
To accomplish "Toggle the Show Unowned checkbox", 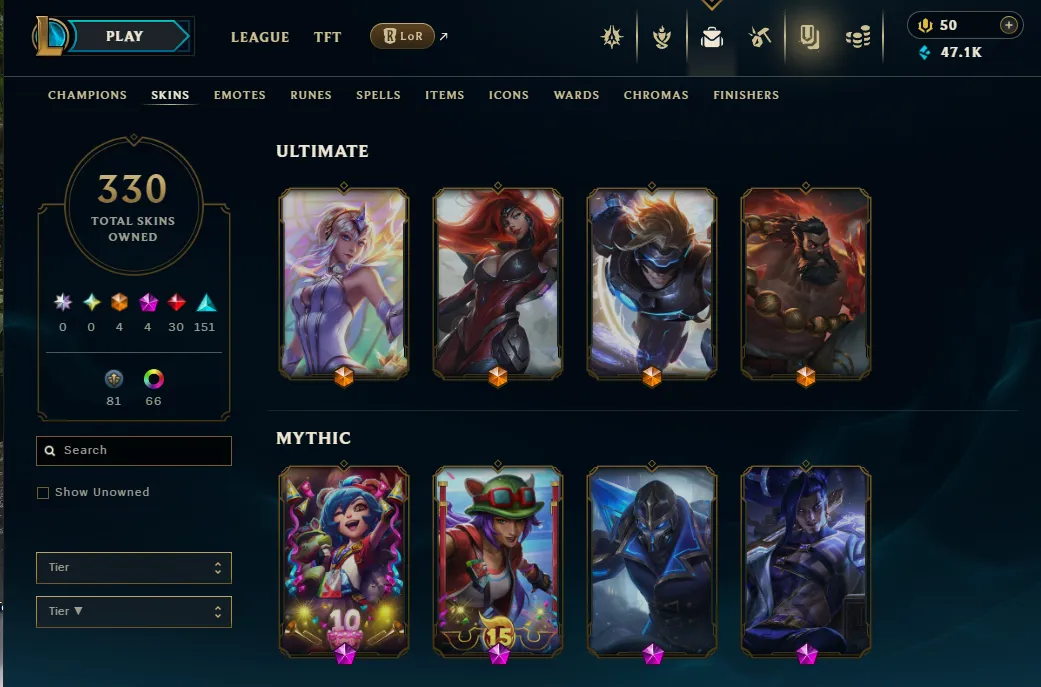I will [x=43, y=493].
